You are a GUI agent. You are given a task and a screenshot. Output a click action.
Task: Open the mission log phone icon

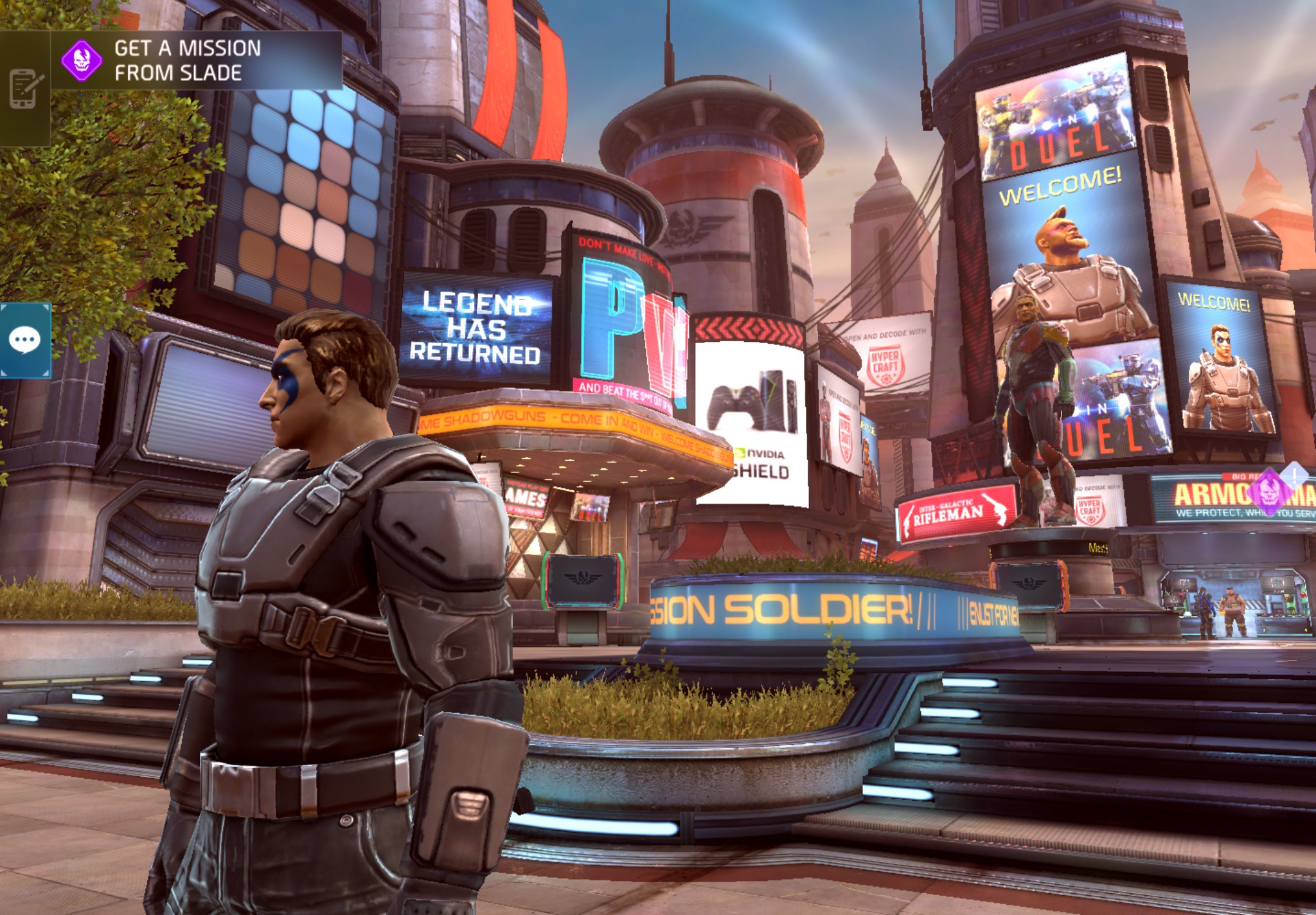[25, 89]
